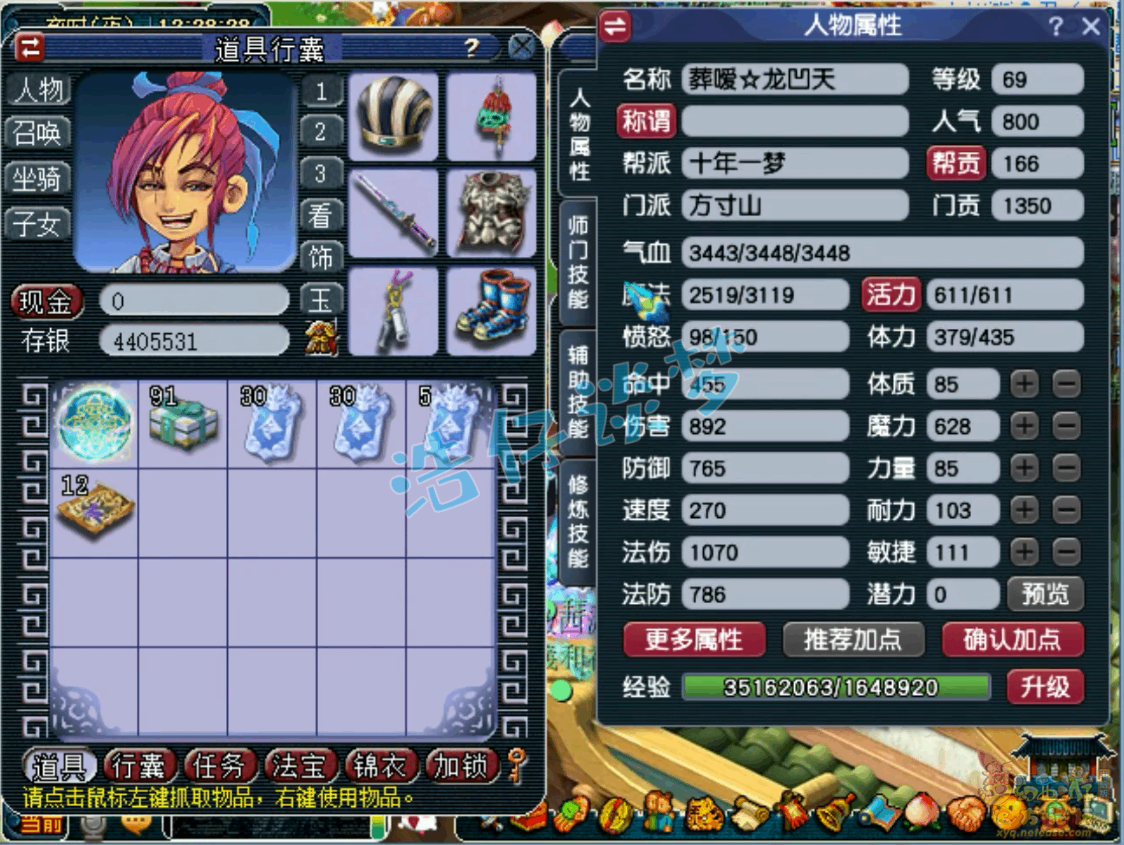Open 推荐加点 recommended point allocation
Image resolution: width=1124 pixels, height=845 pixels.
coord(852,639)
